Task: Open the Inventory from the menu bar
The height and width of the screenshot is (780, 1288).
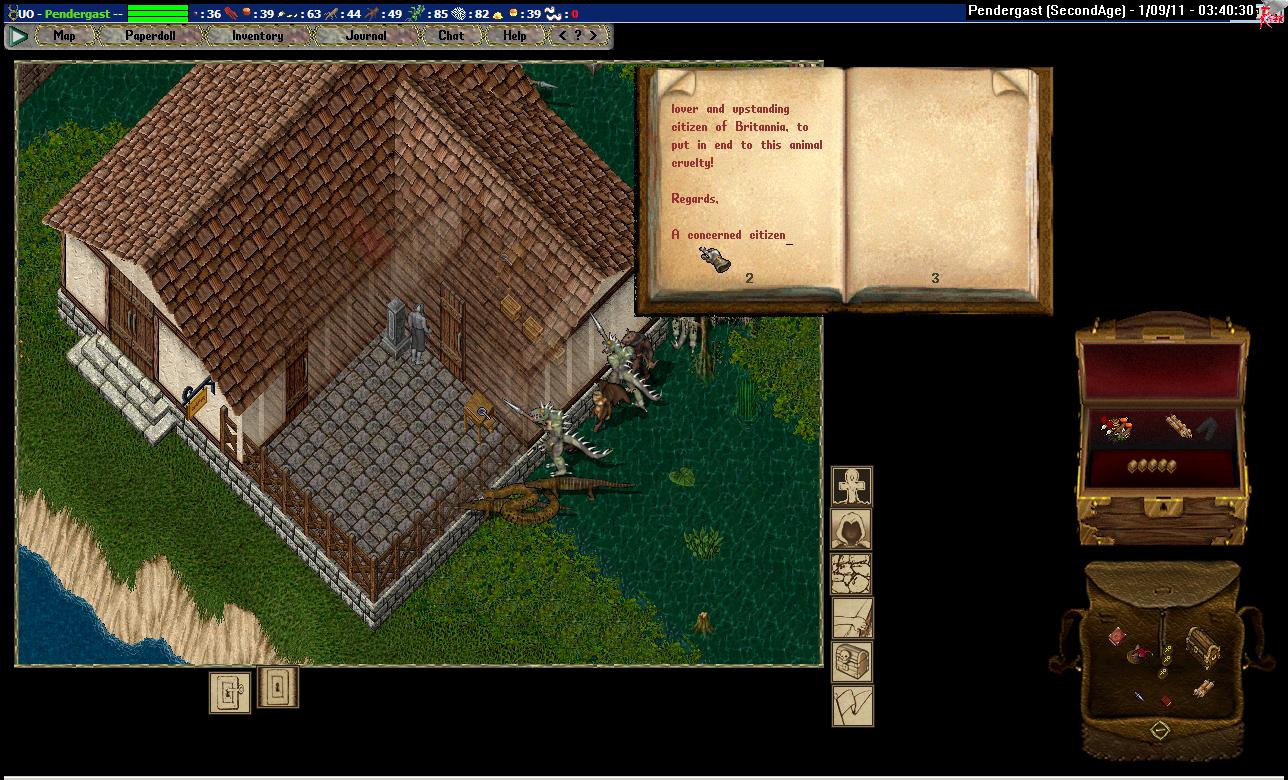Action: click(257, 36)
